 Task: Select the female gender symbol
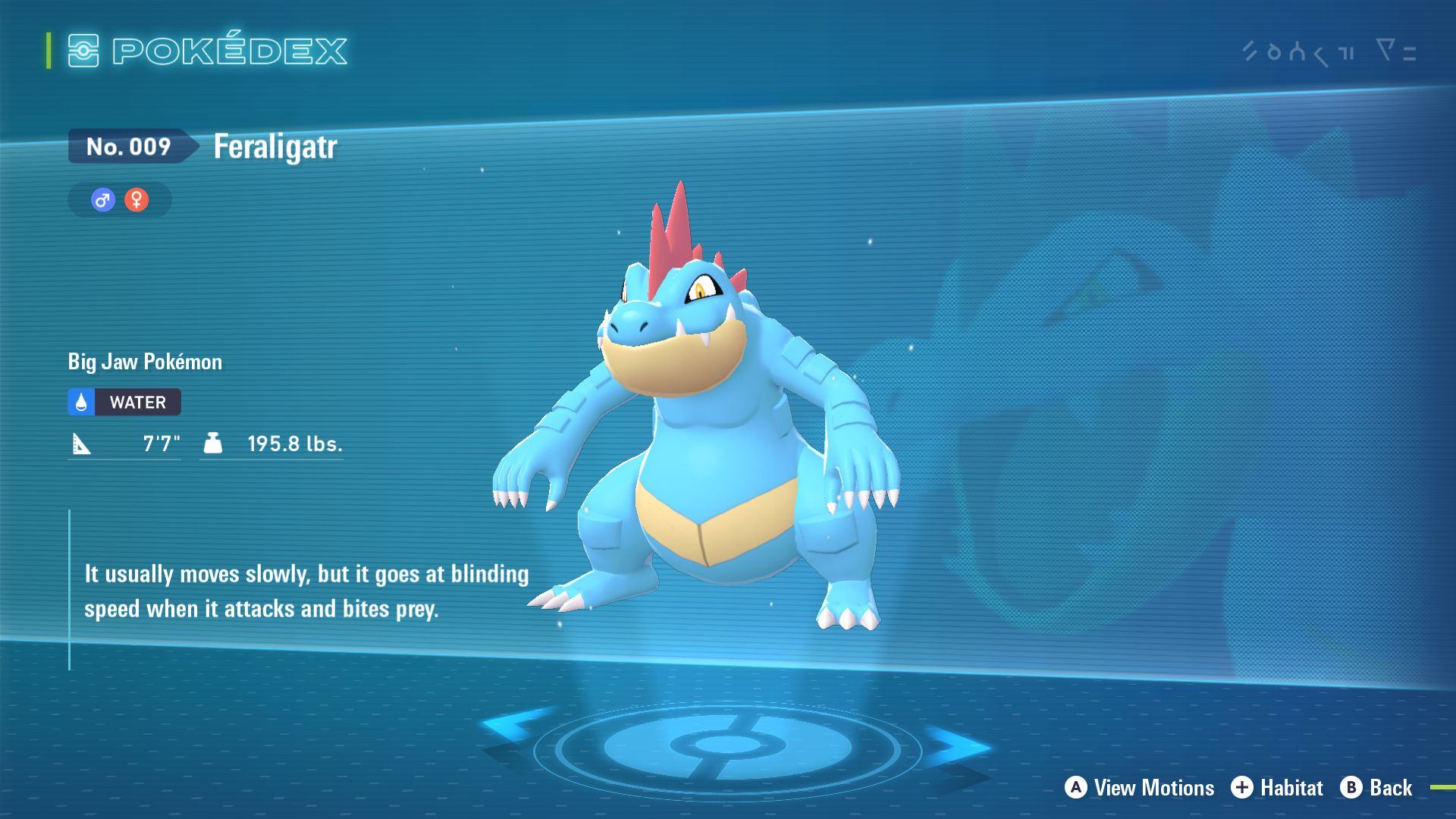point(136,200)
